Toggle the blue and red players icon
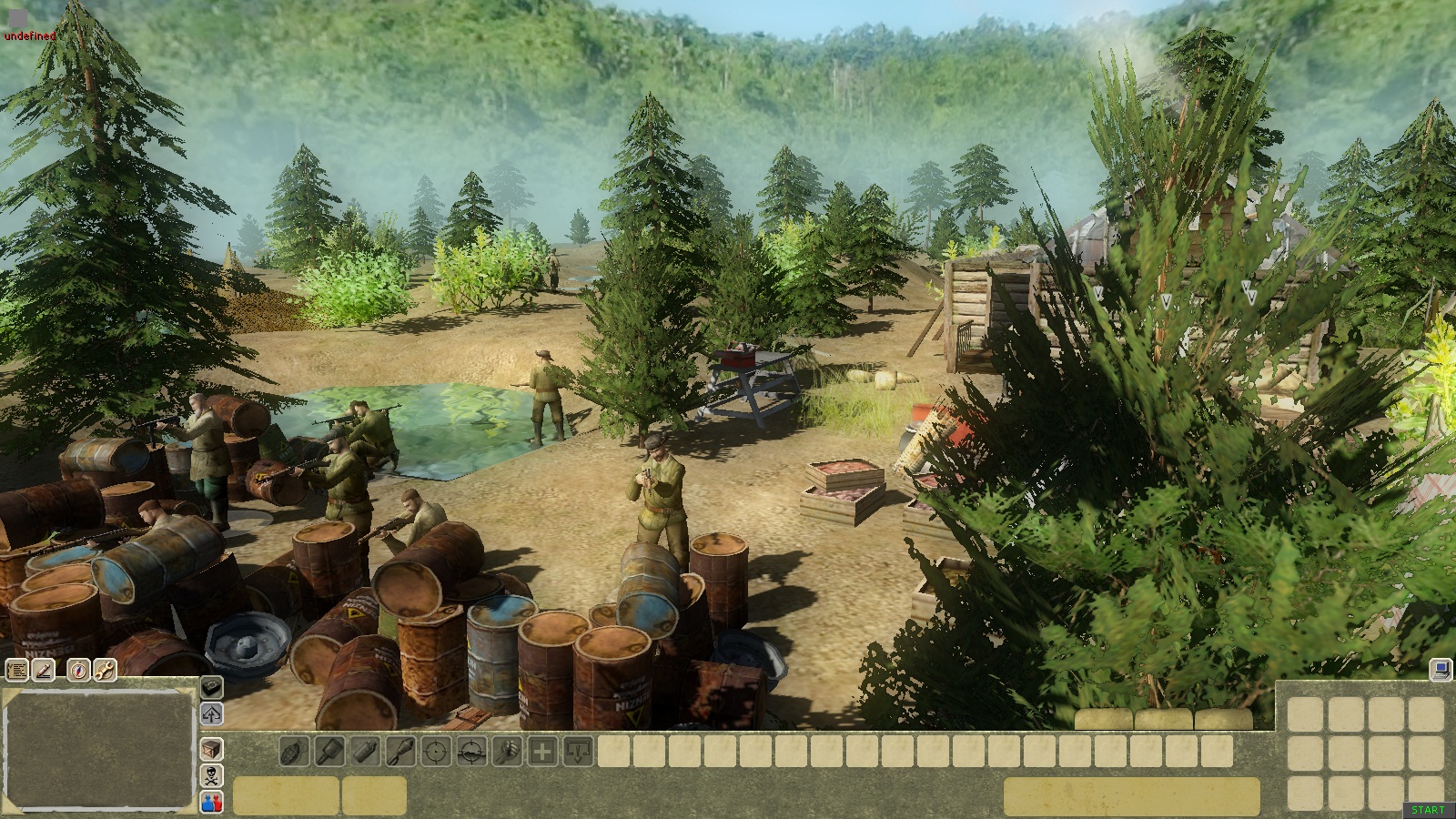The height and width of the screenshot is (819, 1456). 211,803
